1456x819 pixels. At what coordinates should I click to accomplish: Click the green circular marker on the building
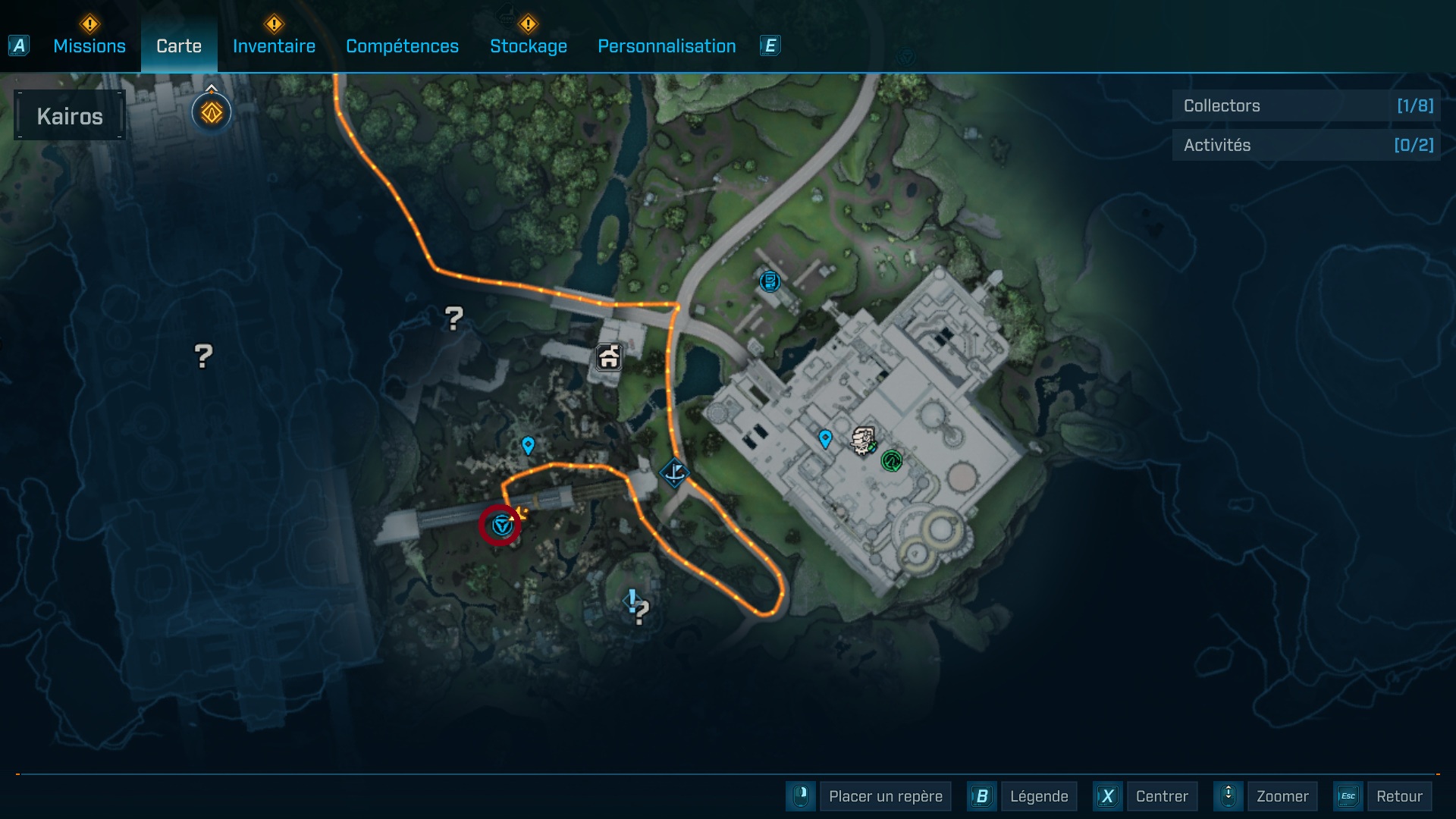click(892, 460)
